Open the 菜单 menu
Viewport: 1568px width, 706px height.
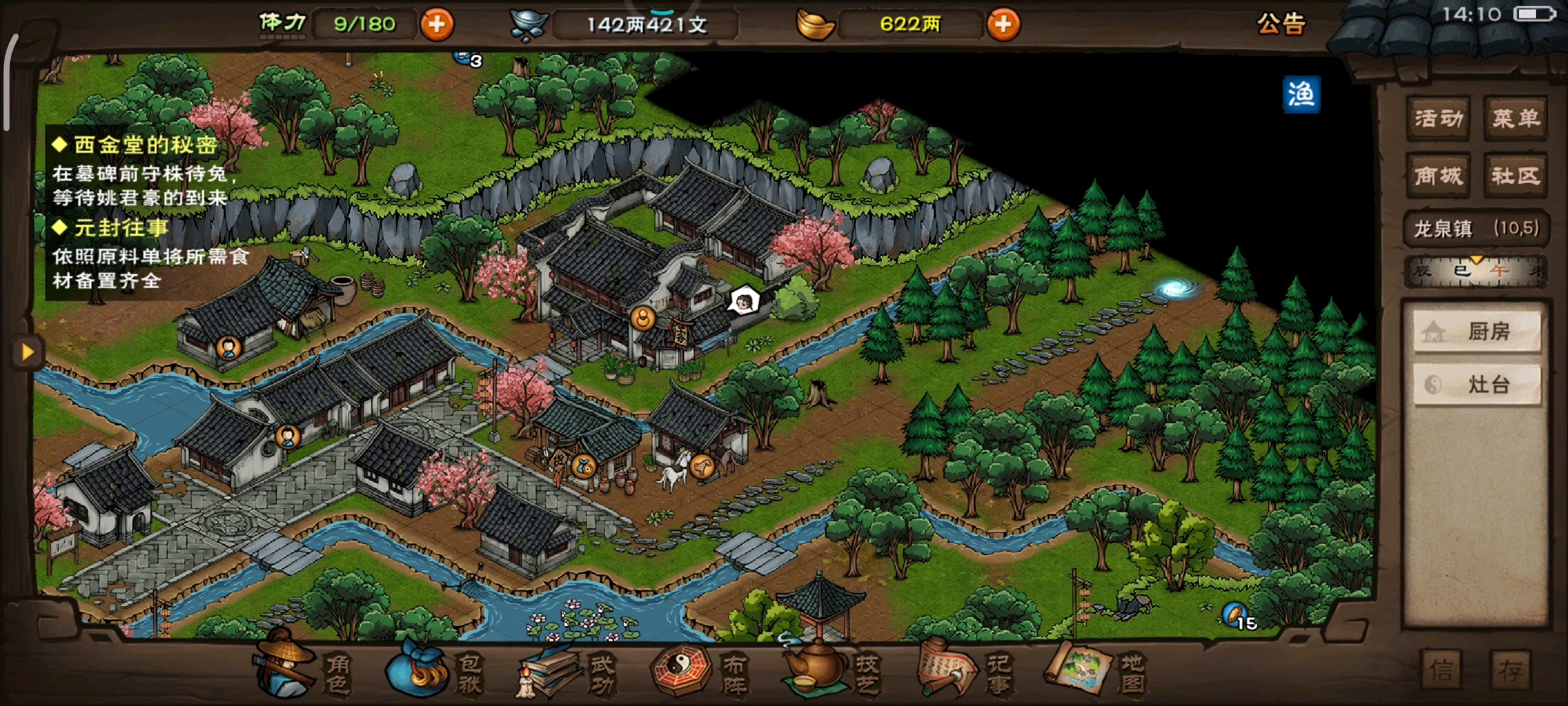tap(1515, 118)
